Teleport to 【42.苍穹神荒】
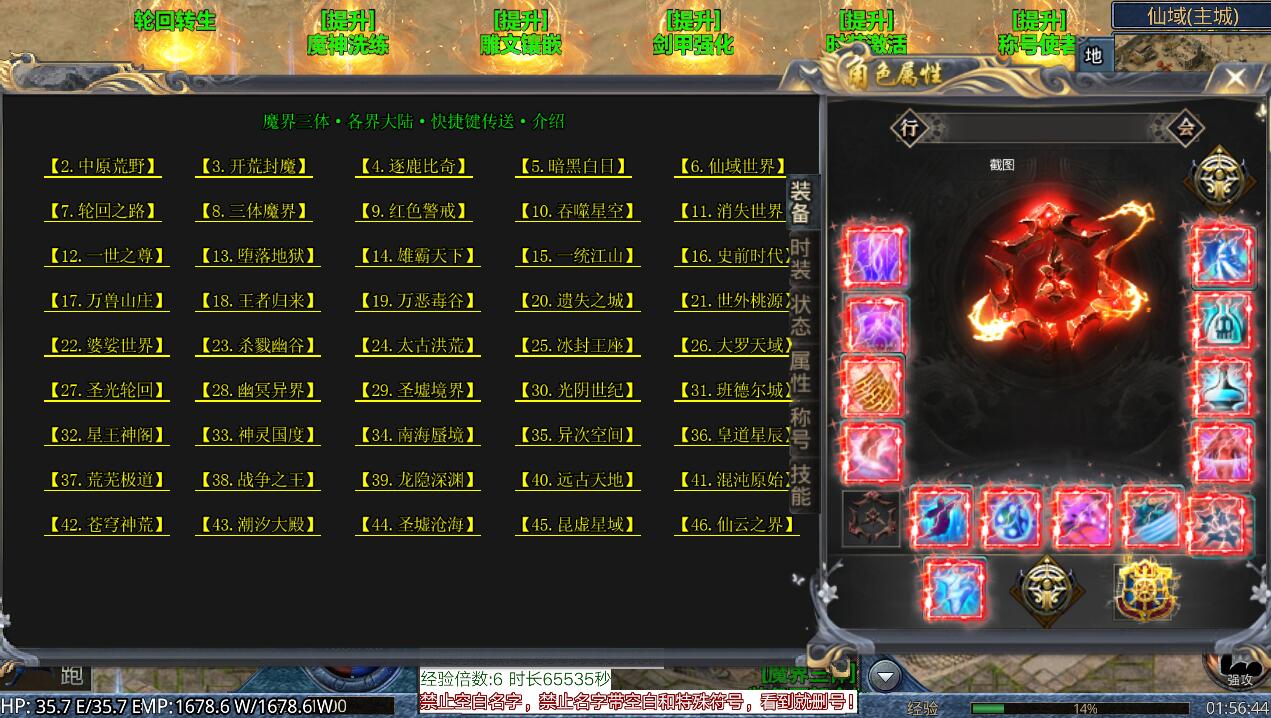Image resolution: width=1271 pixels, height=718 pixels. [x=106, y=525]
